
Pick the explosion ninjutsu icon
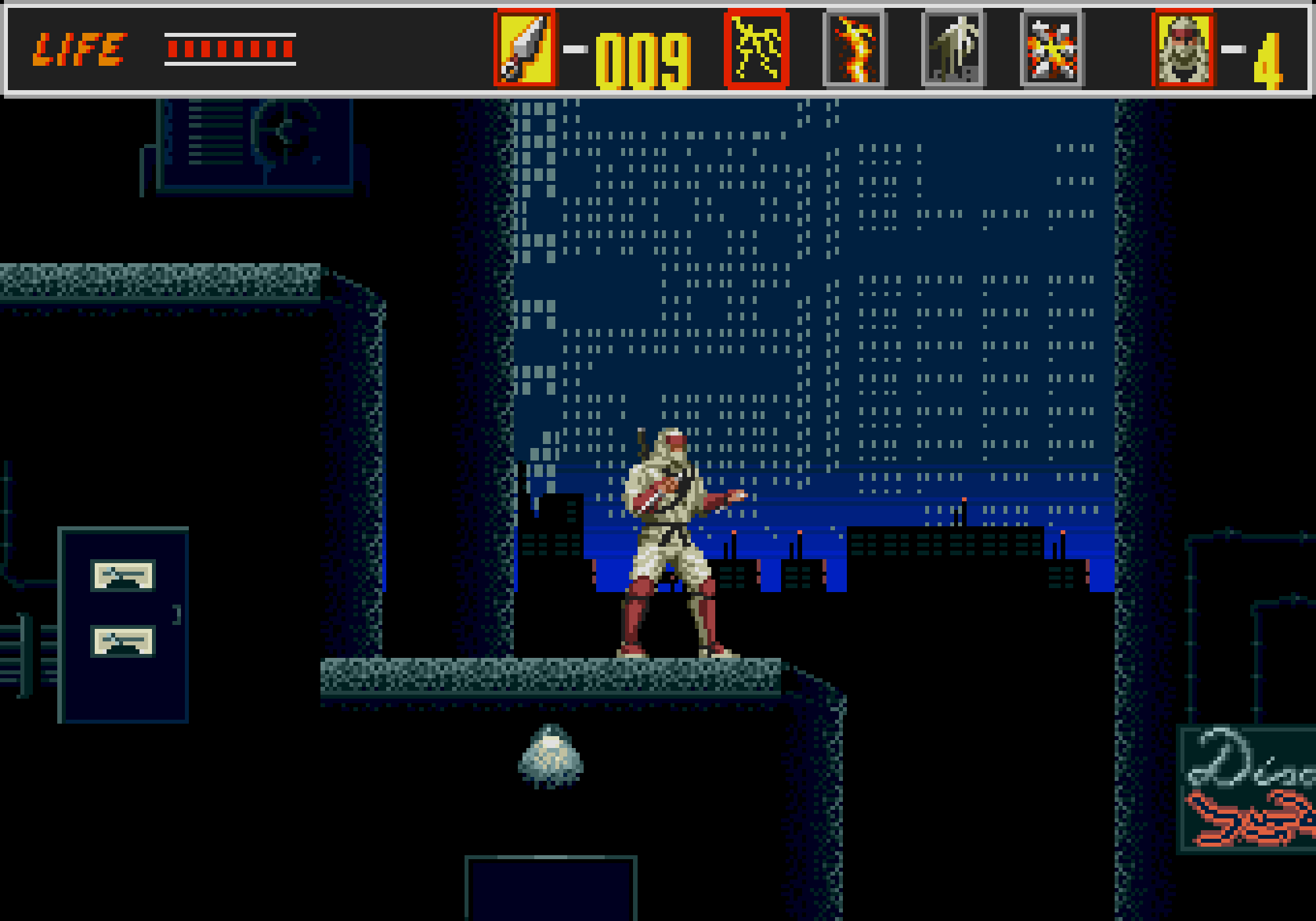(1052, 49)
